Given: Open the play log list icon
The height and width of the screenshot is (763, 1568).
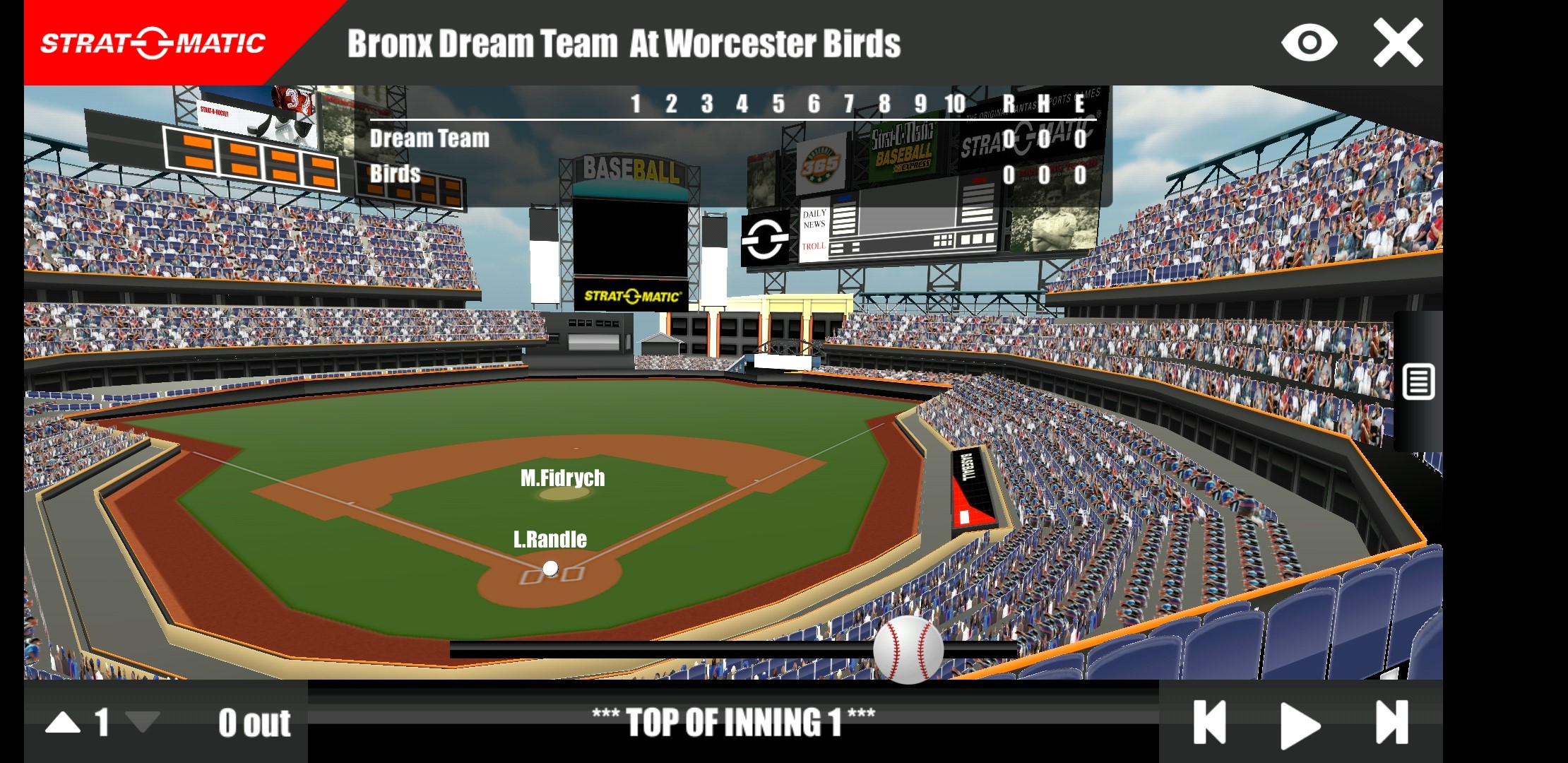Looking at the screenshot, I should (1418, 382).
